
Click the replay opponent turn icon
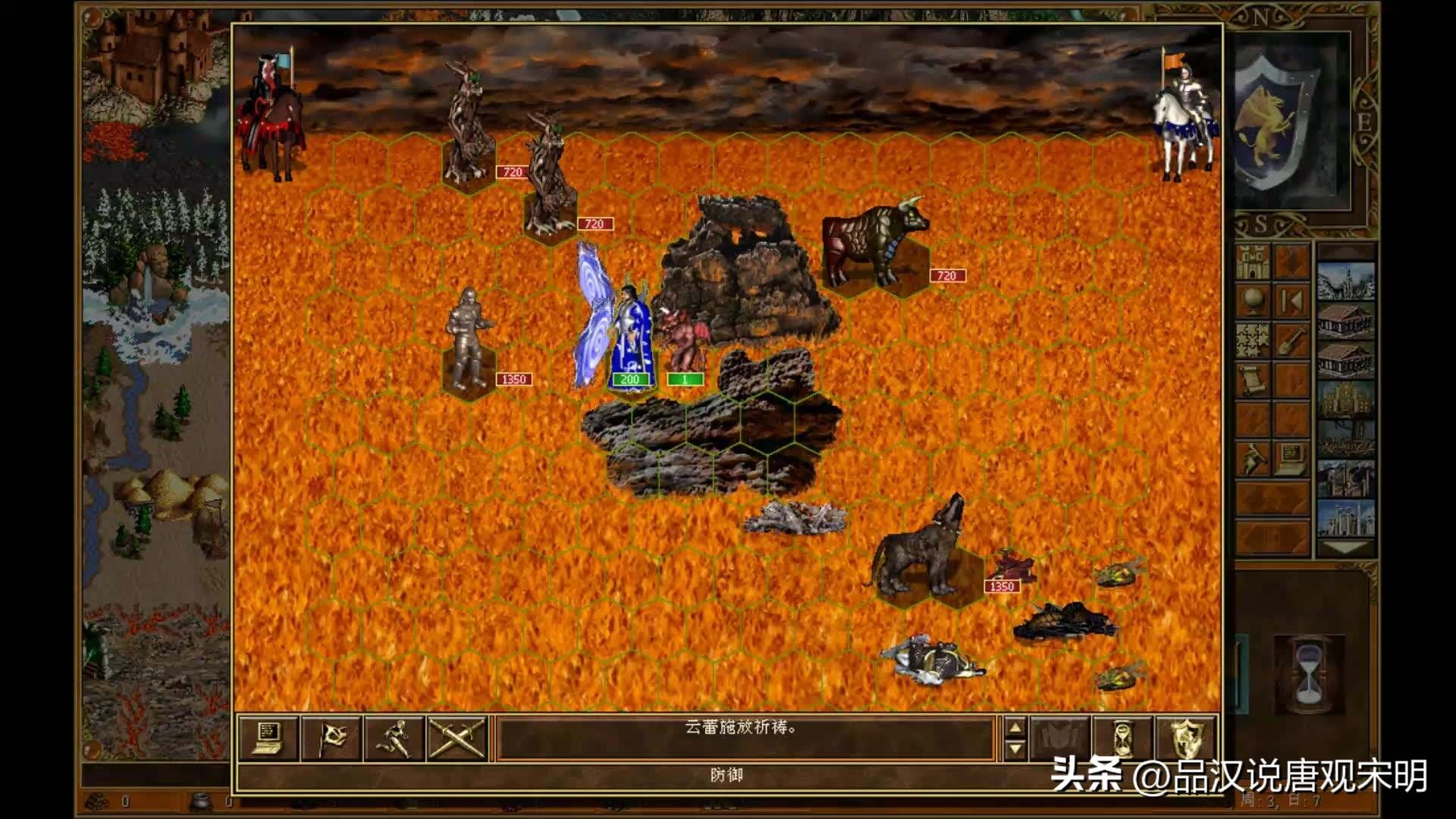coord(1291,299)
